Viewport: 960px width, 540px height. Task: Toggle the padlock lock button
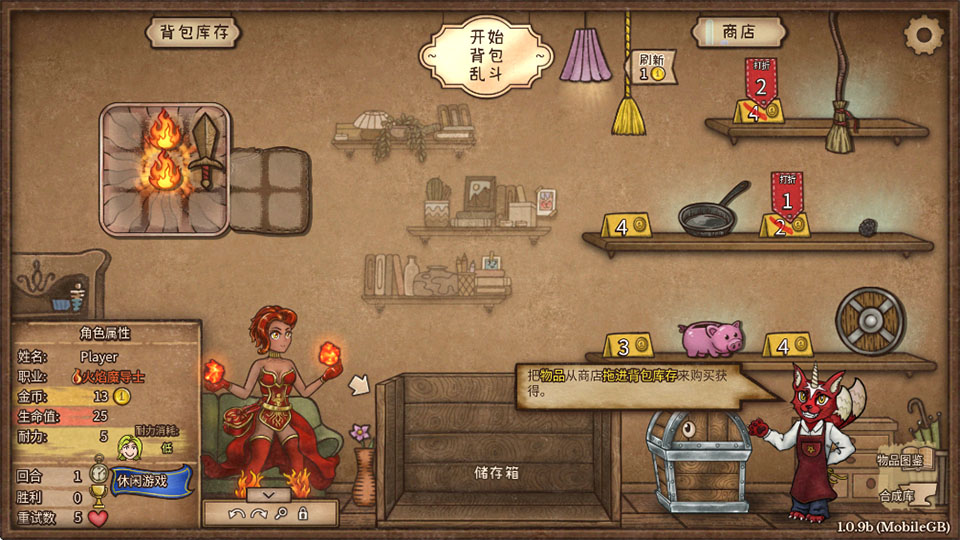click(x=302, y=513)
